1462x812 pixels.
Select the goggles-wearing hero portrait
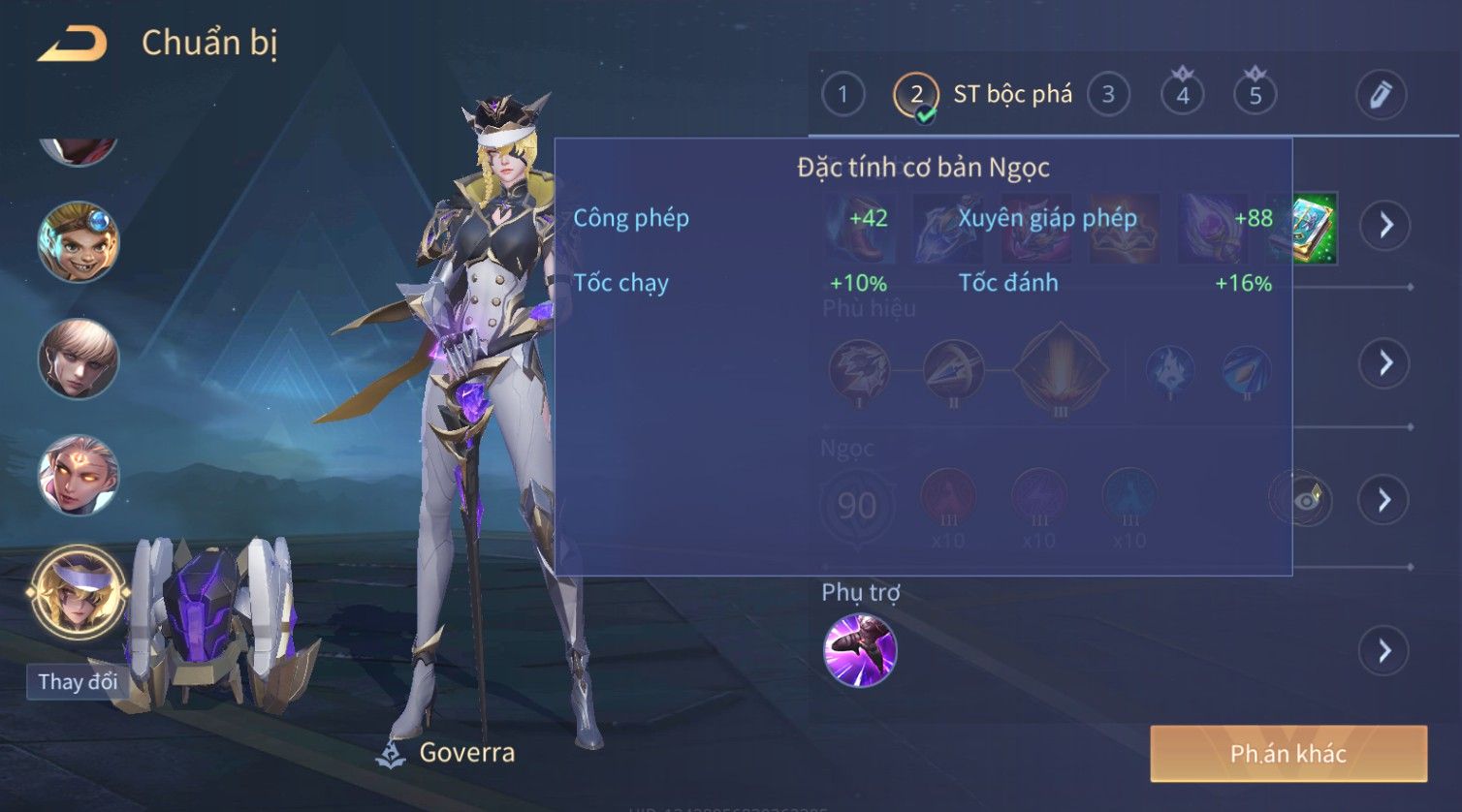click(79, 242)
